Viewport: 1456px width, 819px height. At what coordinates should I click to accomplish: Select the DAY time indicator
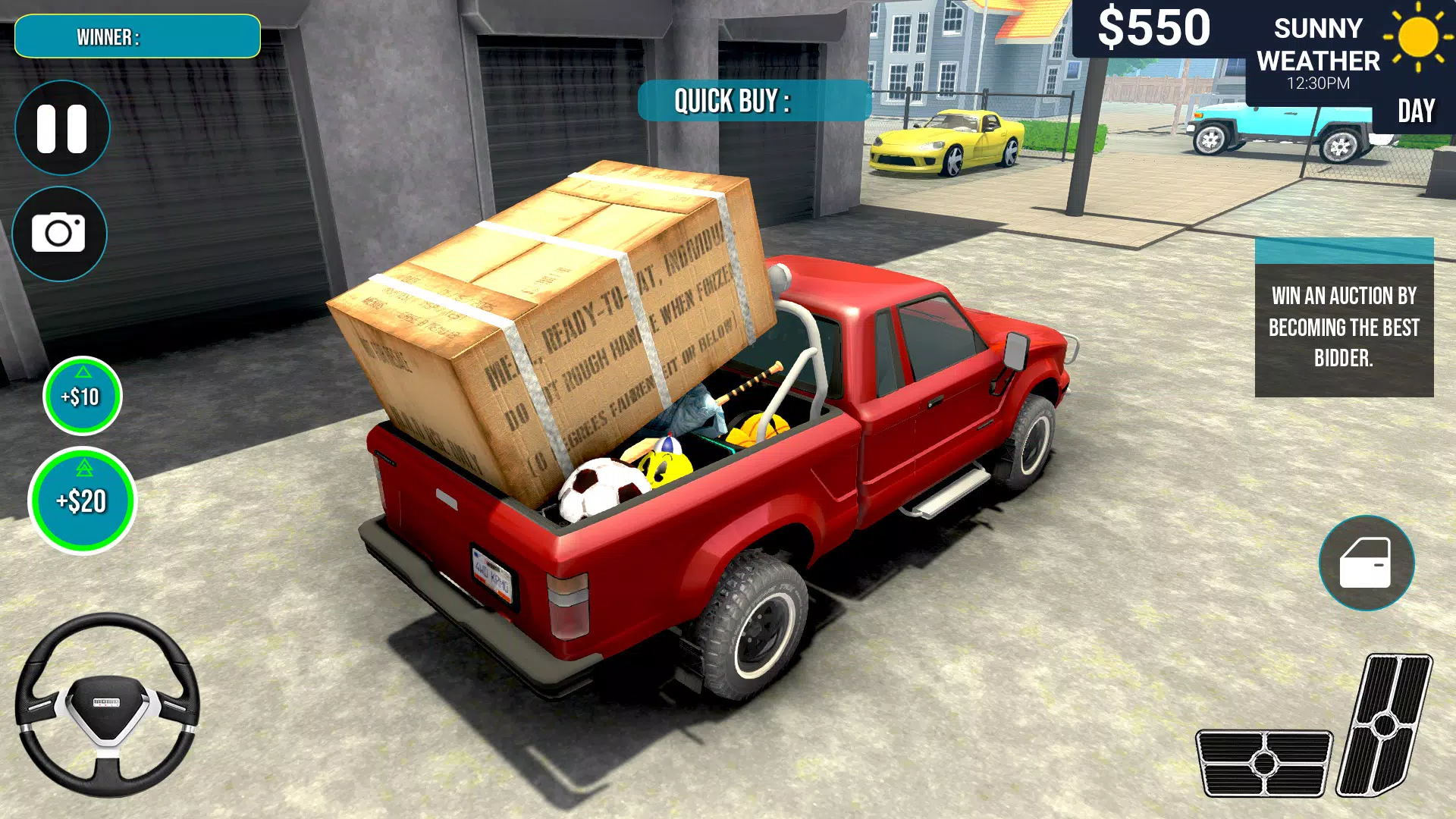pyautogui.click(x=1417, y=111)
